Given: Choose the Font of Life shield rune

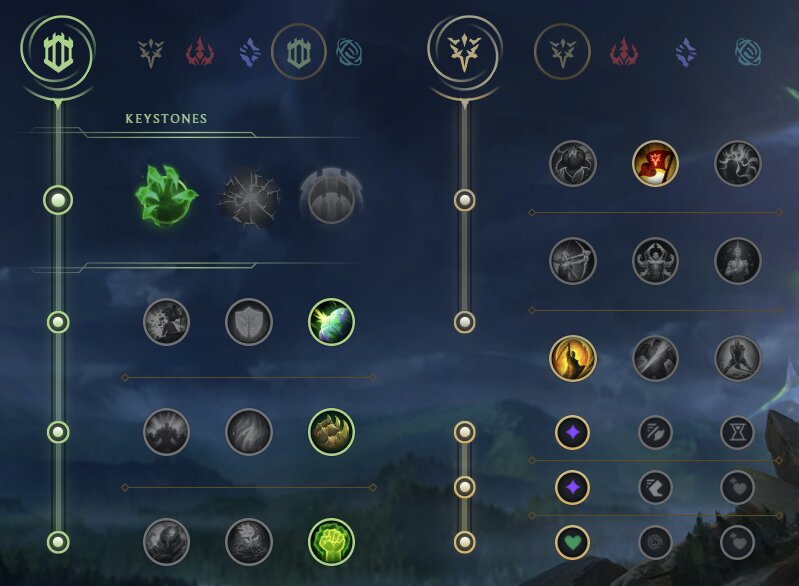Looking at the screenshot, I should pyautogui.click(x=249, y=322).
